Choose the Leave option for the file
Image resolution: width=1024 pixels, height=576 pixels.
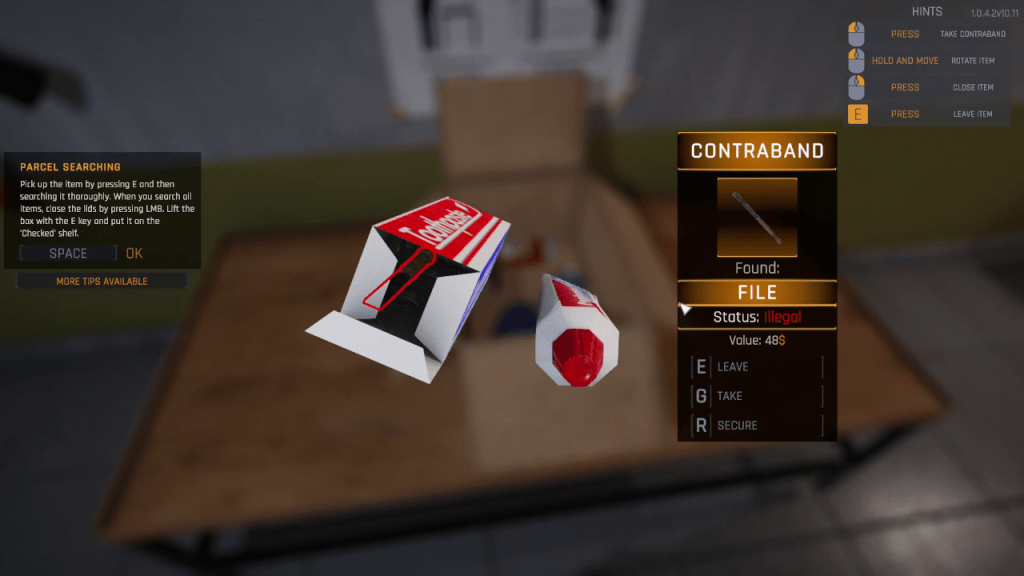756,367
